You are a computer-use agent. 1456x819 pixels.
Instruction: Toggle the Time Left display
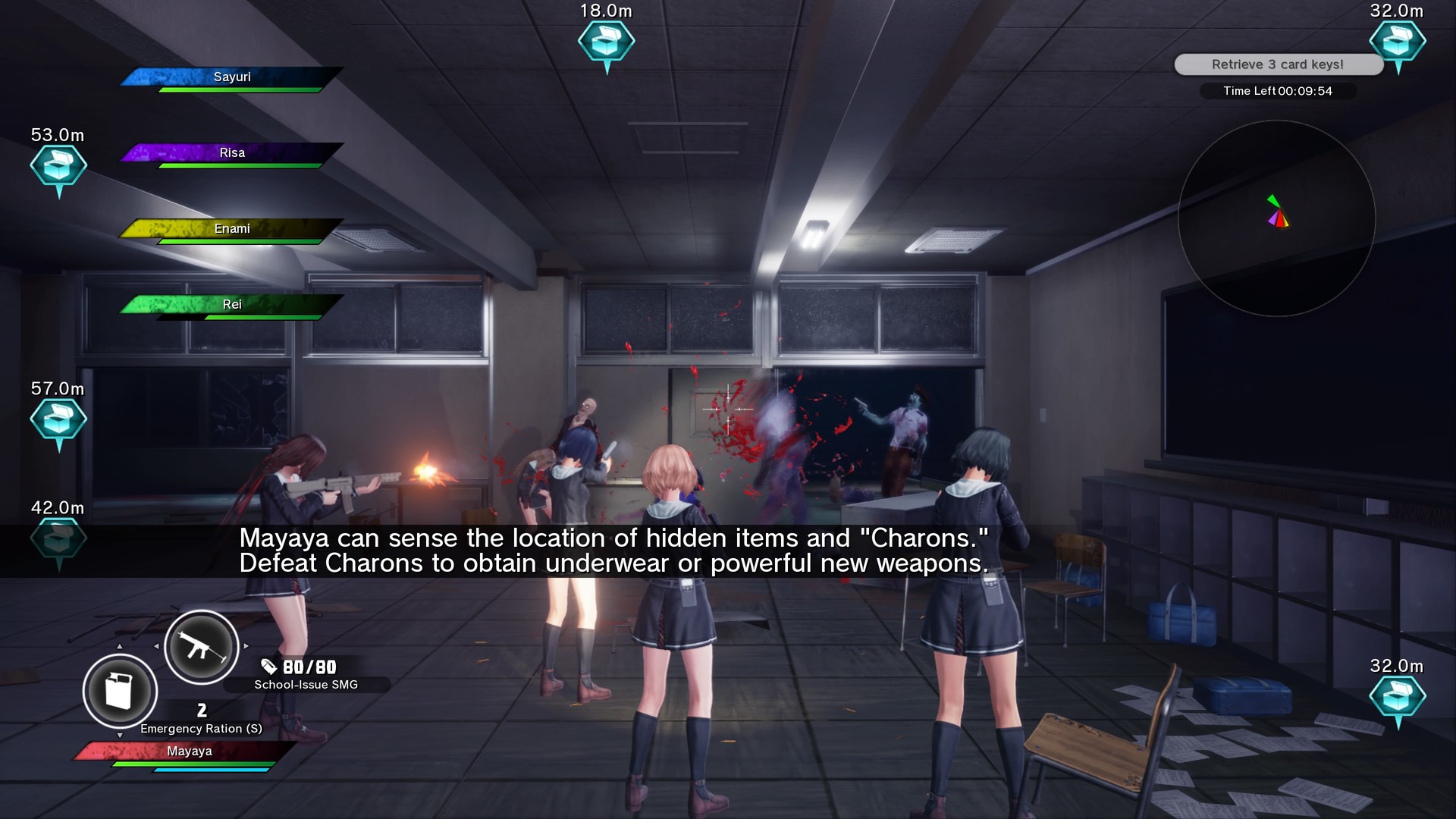click(x=1279, y=91)
